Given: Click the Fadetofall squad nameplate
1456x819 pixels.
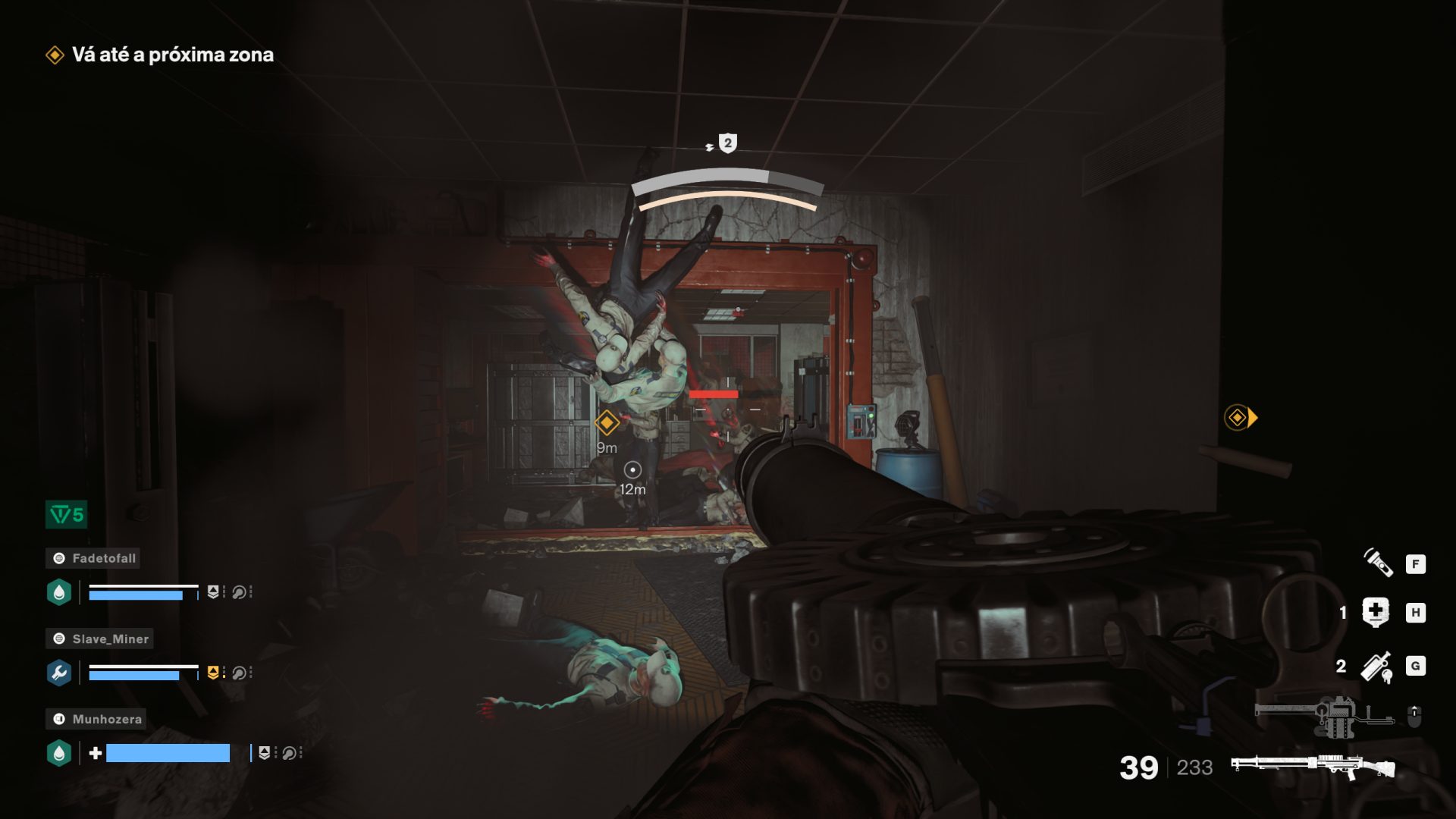Looking at the screenshot, I should [93, 558].
